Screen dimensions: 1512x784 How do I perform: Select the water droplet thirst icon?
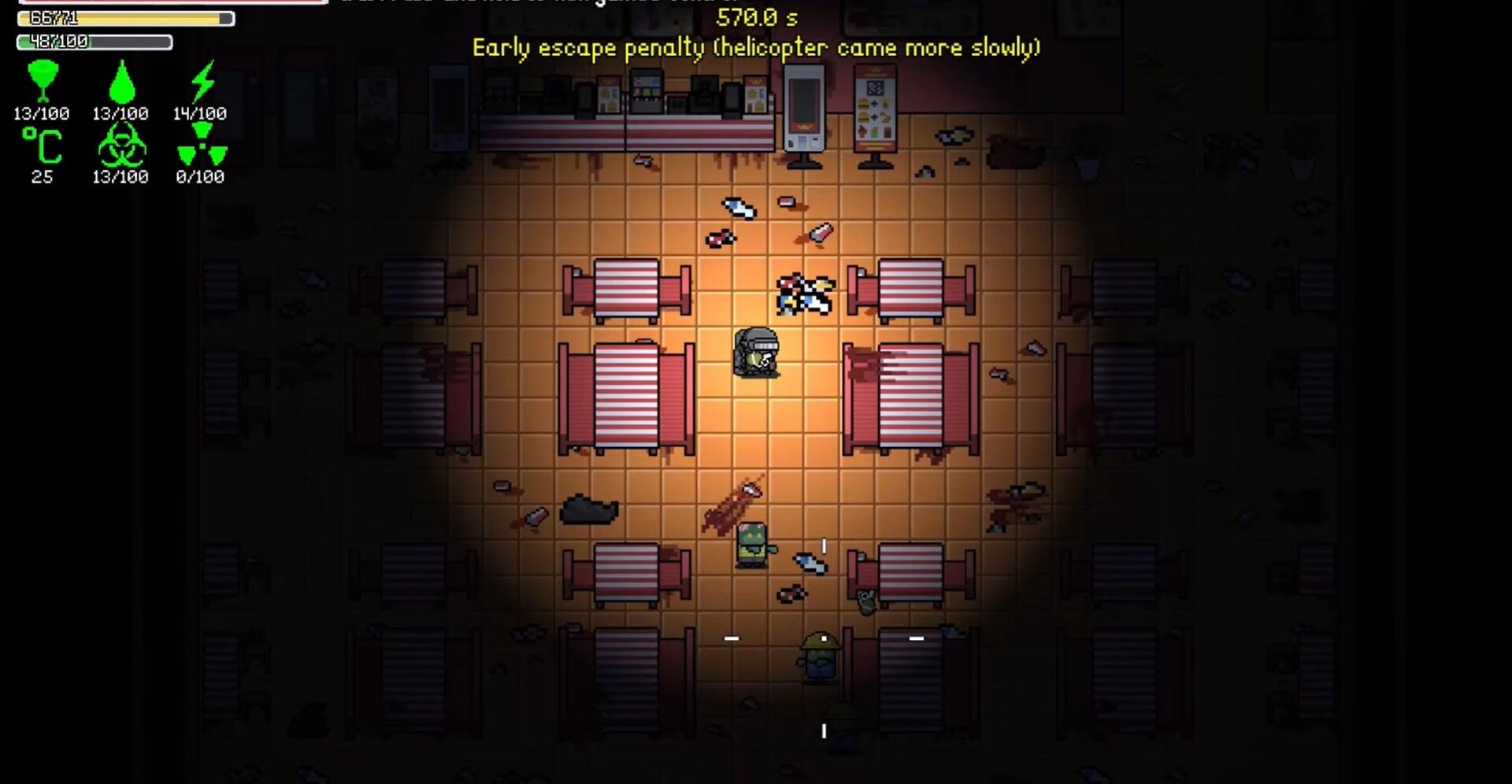(x=120, y=82)
